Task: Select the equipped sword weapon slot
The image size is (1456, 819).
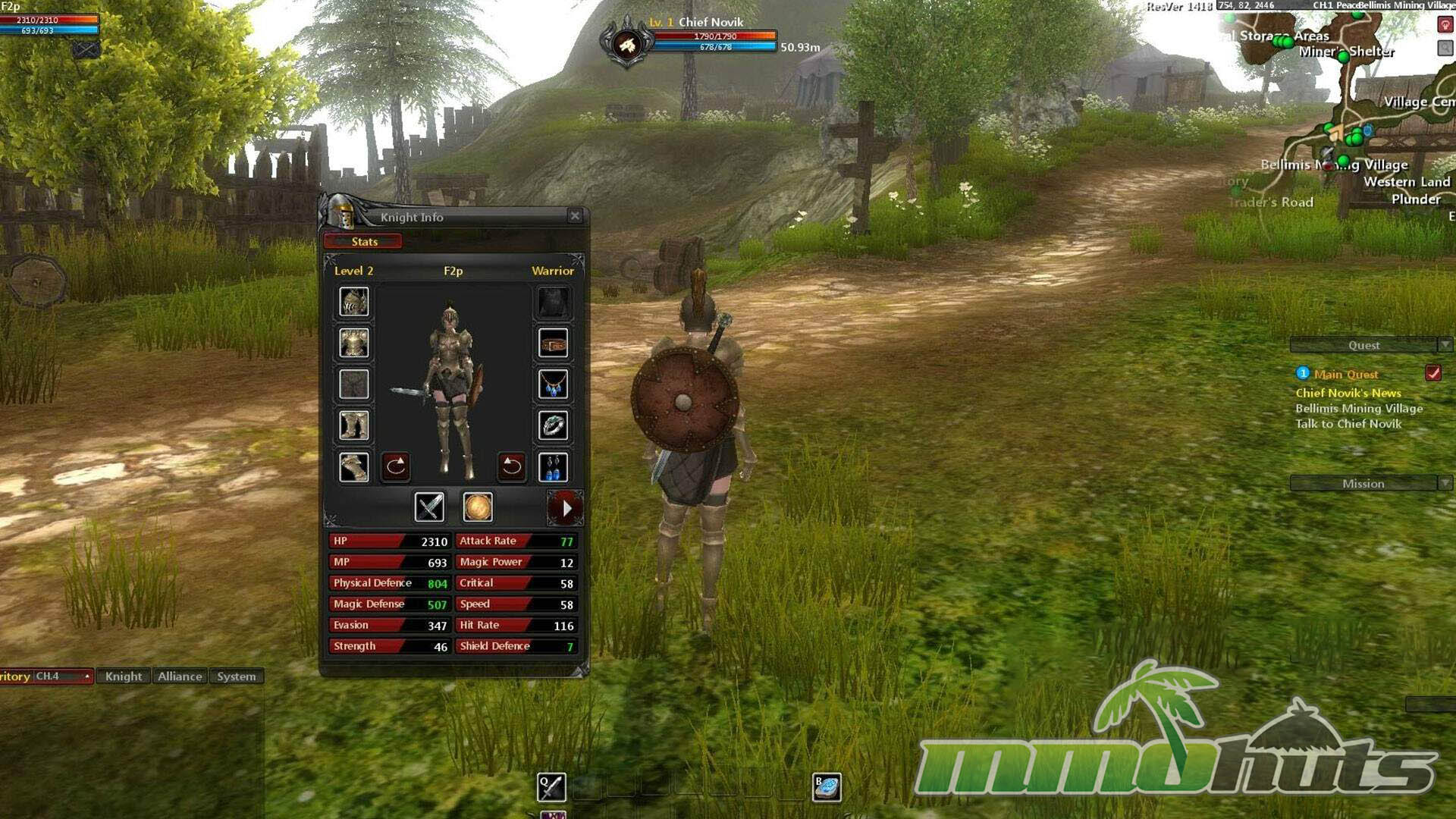Action: (429, 507)
